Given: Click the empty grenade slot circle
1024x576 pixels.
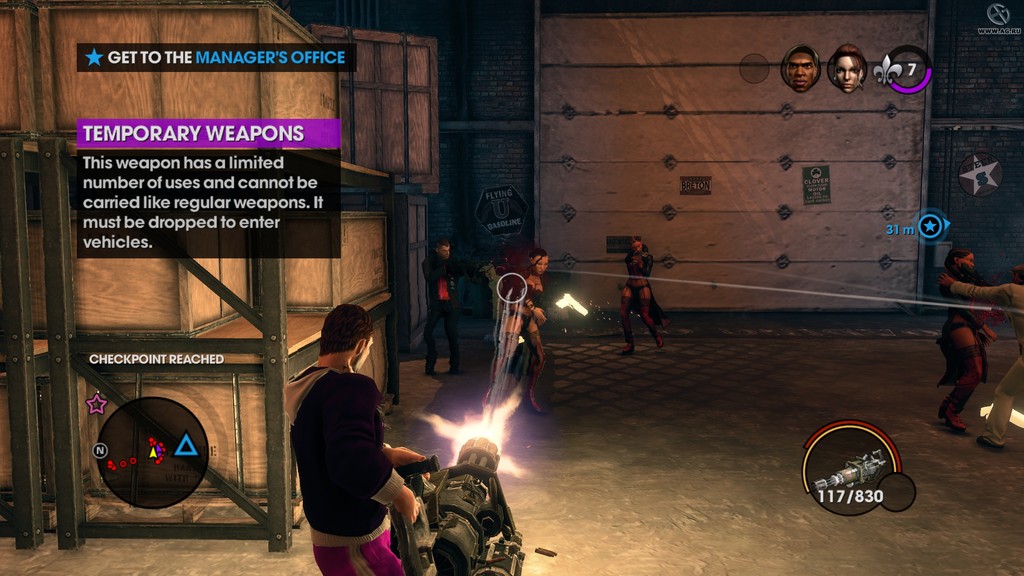Looking at the screenshot, I should (897, 492).
